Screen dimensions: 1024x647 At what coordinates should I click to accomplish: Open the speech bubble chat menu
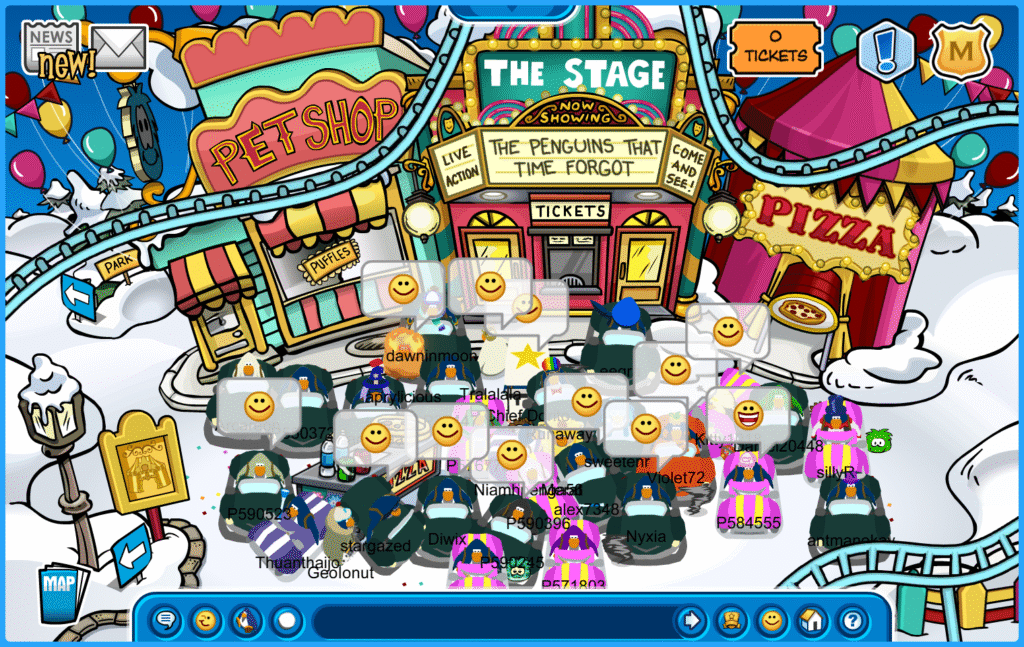point(167,621)
